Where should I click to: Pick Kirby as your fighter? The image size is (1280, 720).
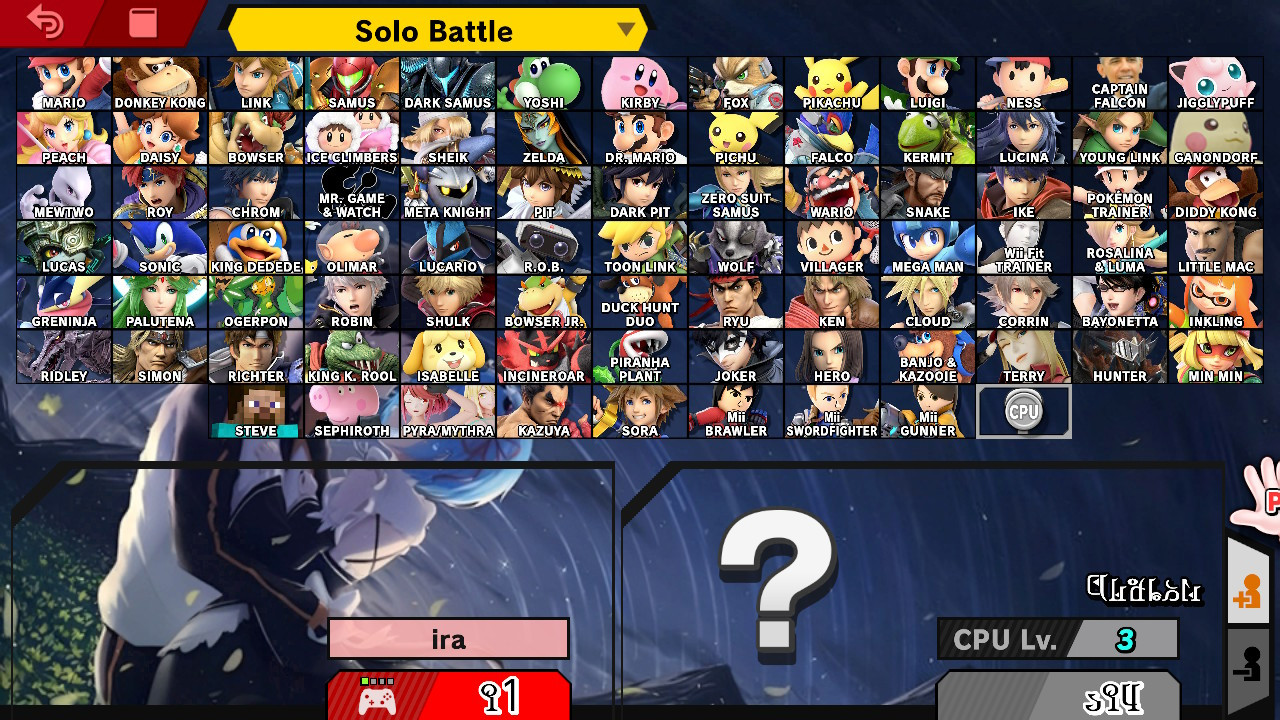(x=639, y=82)
